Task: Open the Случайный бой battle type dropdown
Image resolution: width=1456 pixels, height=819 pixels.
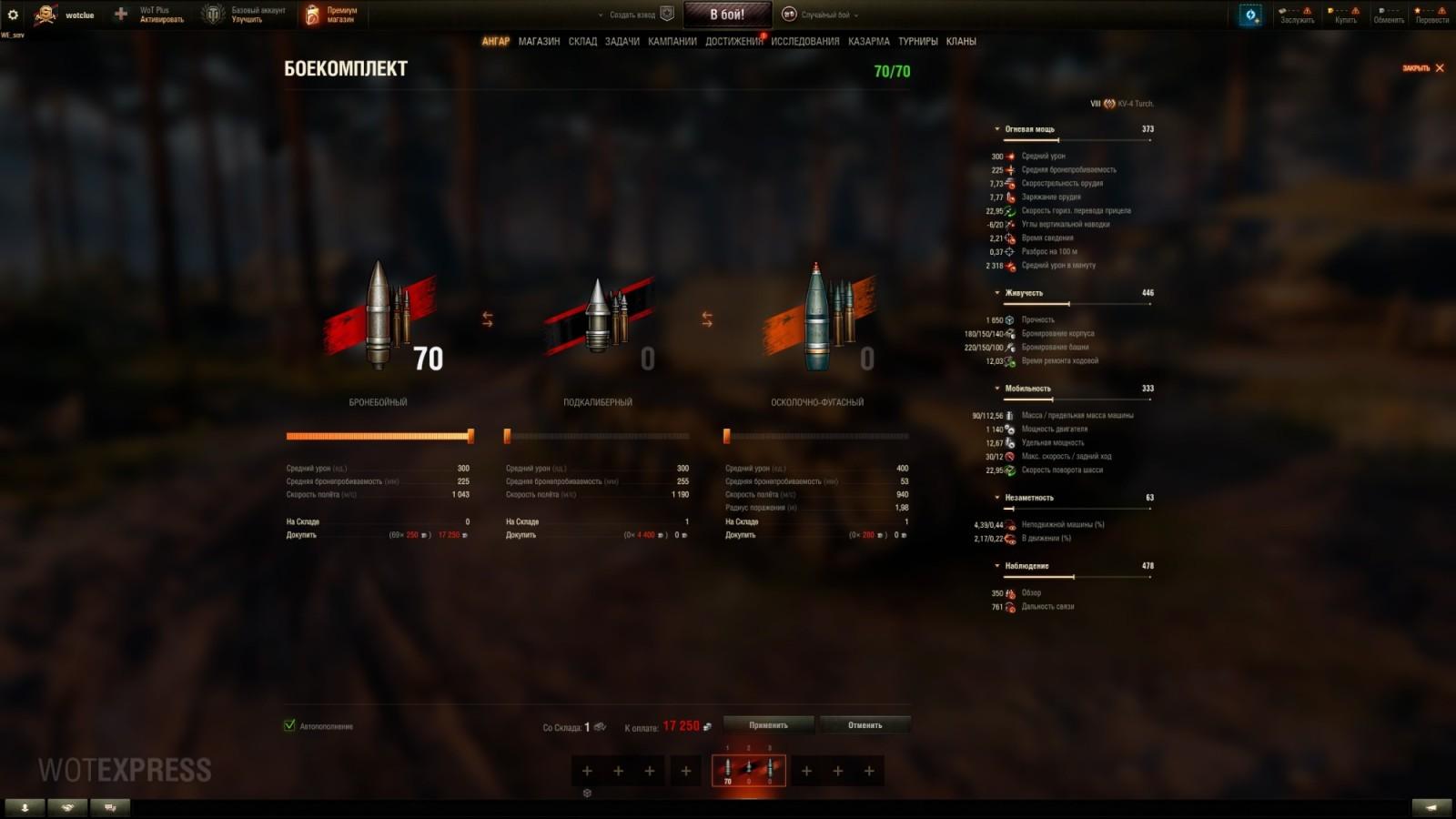Action: [828, 15]
